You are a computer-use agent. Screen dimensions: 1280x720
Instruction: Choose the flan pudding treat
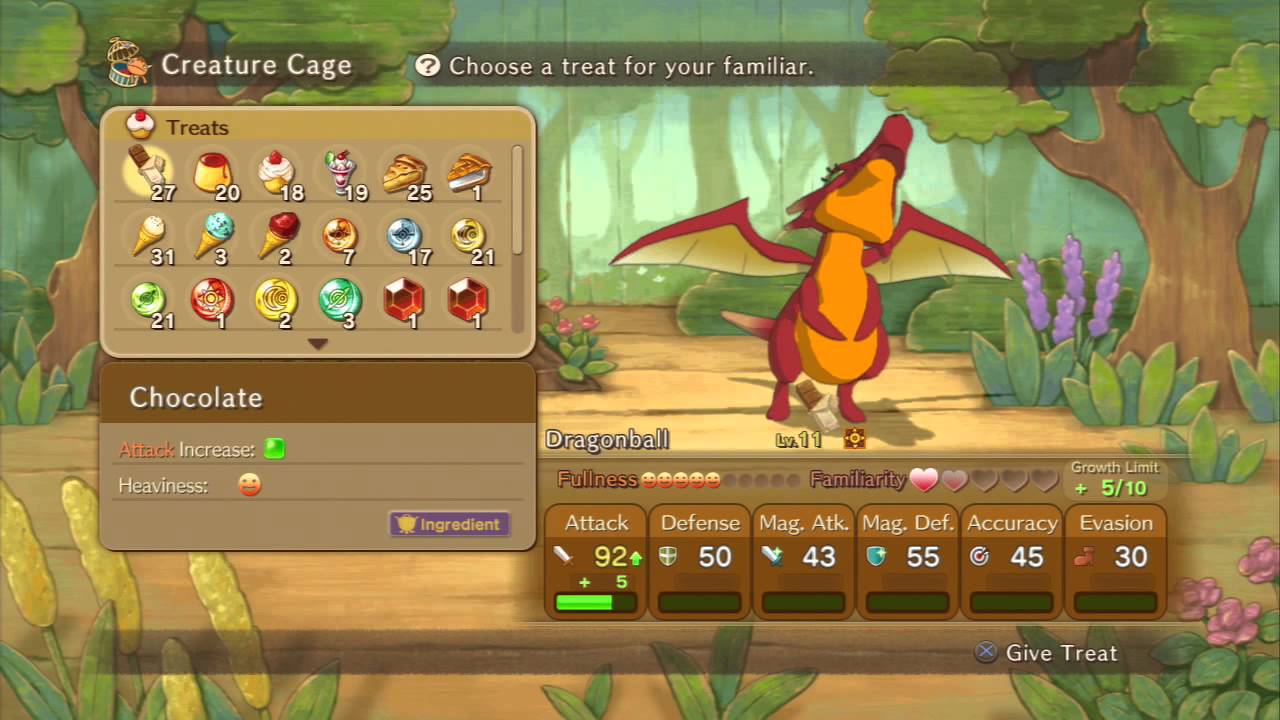pos(212,172)
